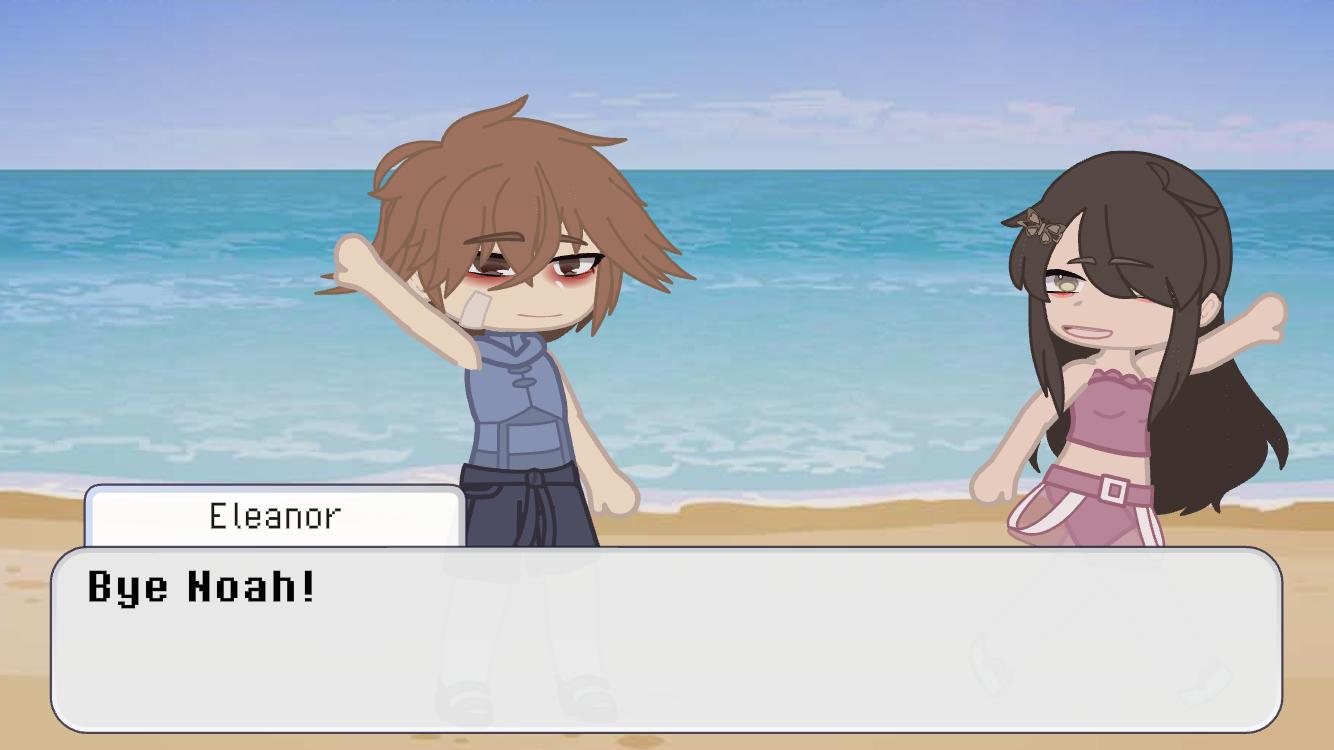The height and width of the screenshot is (750, 1334).
Task: Select the butterfly hair clip on the girl
Action: (1043, 228)
